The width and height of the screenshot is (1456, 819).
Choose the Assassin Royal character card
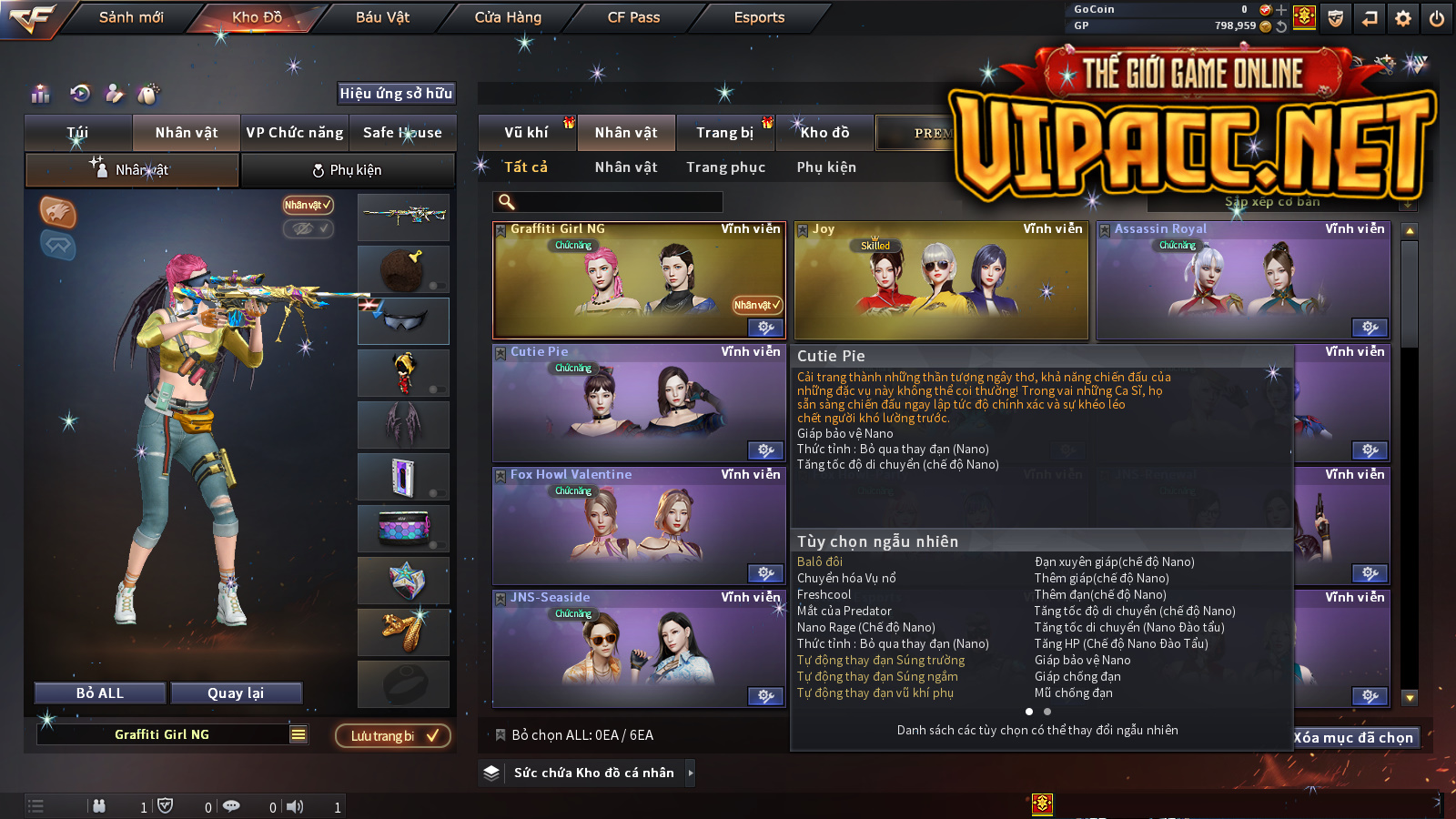1243,282
